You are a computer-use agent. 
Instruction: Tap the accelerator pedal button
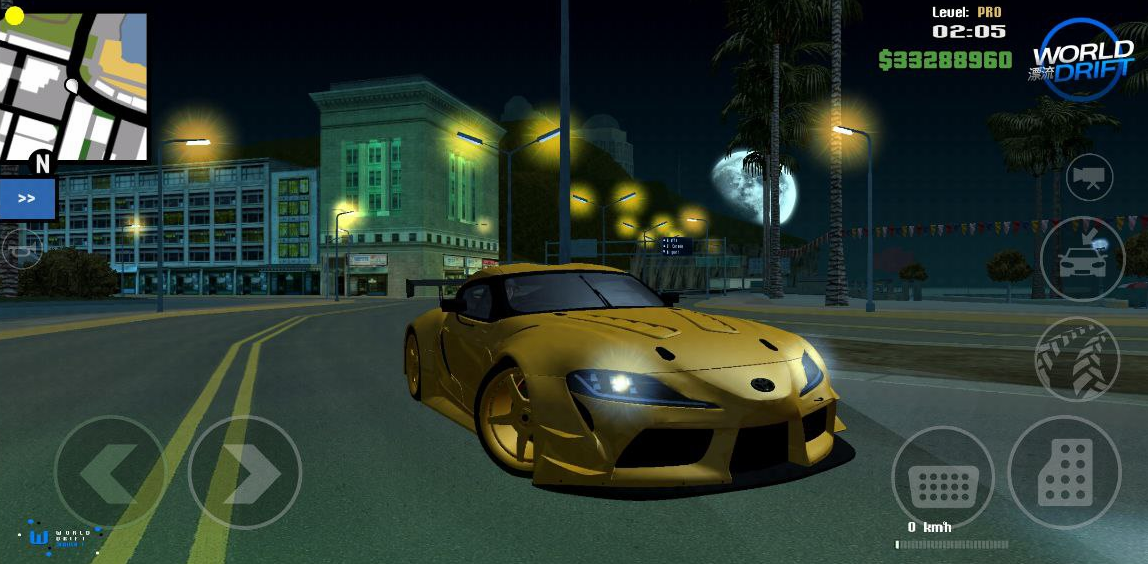tap(1064, 472)
